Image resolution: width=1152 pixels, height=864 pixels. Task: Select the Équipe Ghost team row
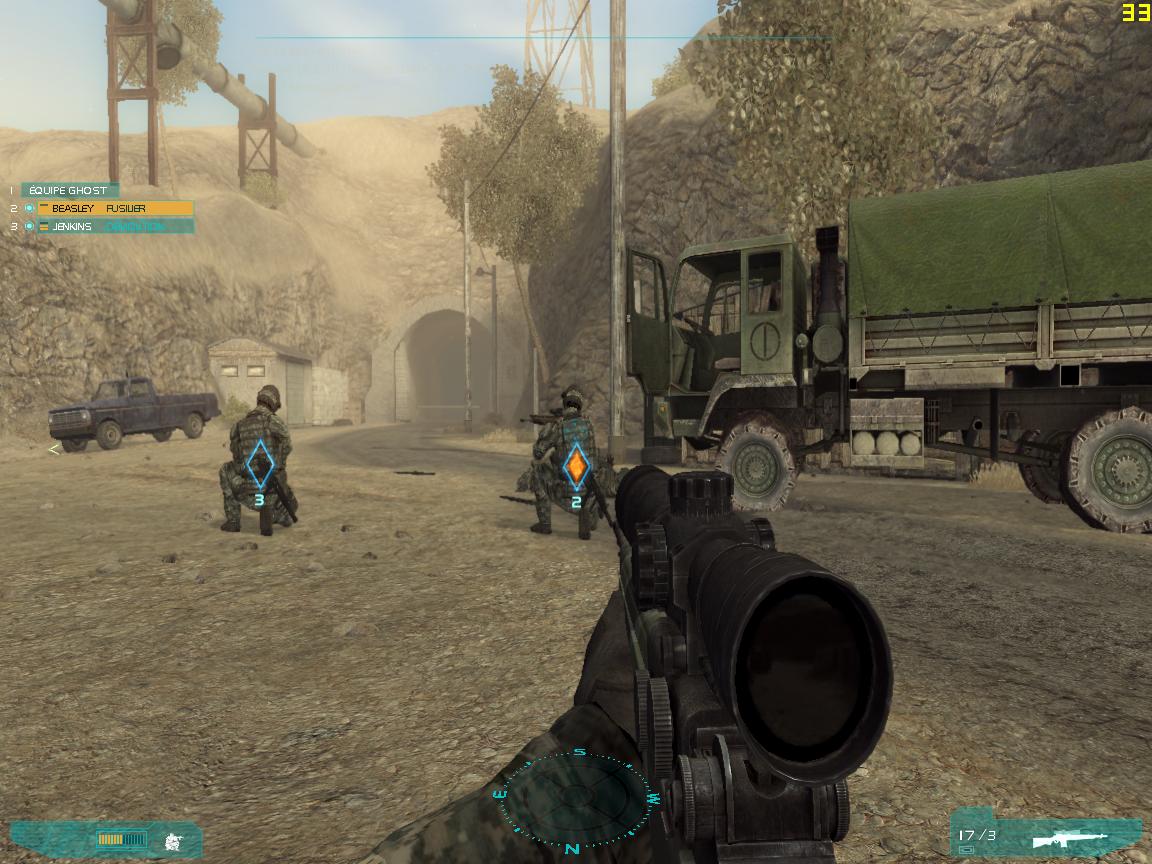click(68, 190)
